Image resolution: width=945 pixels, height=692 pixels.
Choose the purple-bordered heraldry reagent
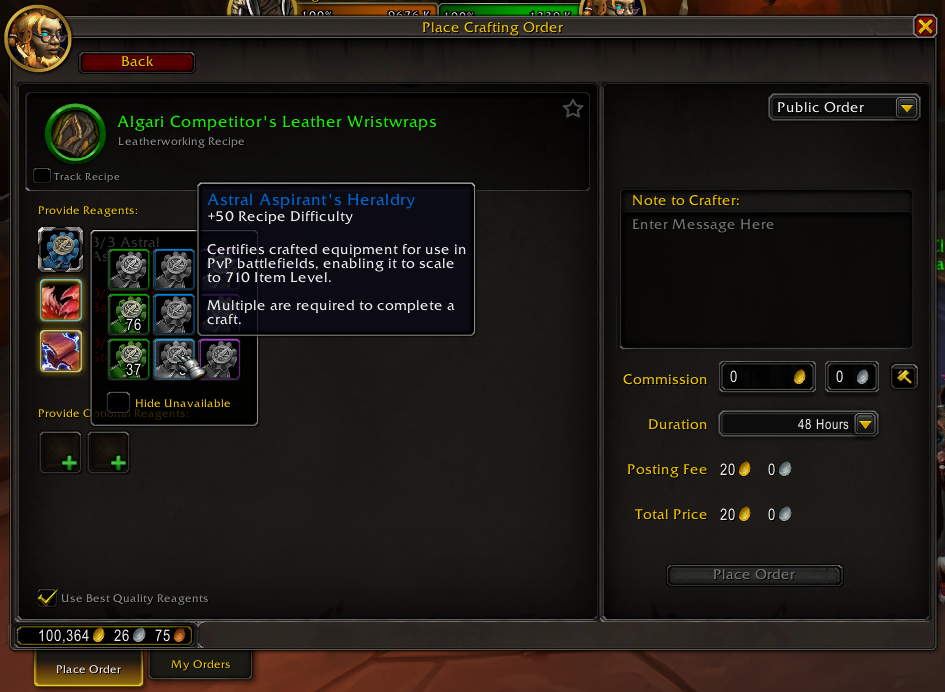point(219,359)
